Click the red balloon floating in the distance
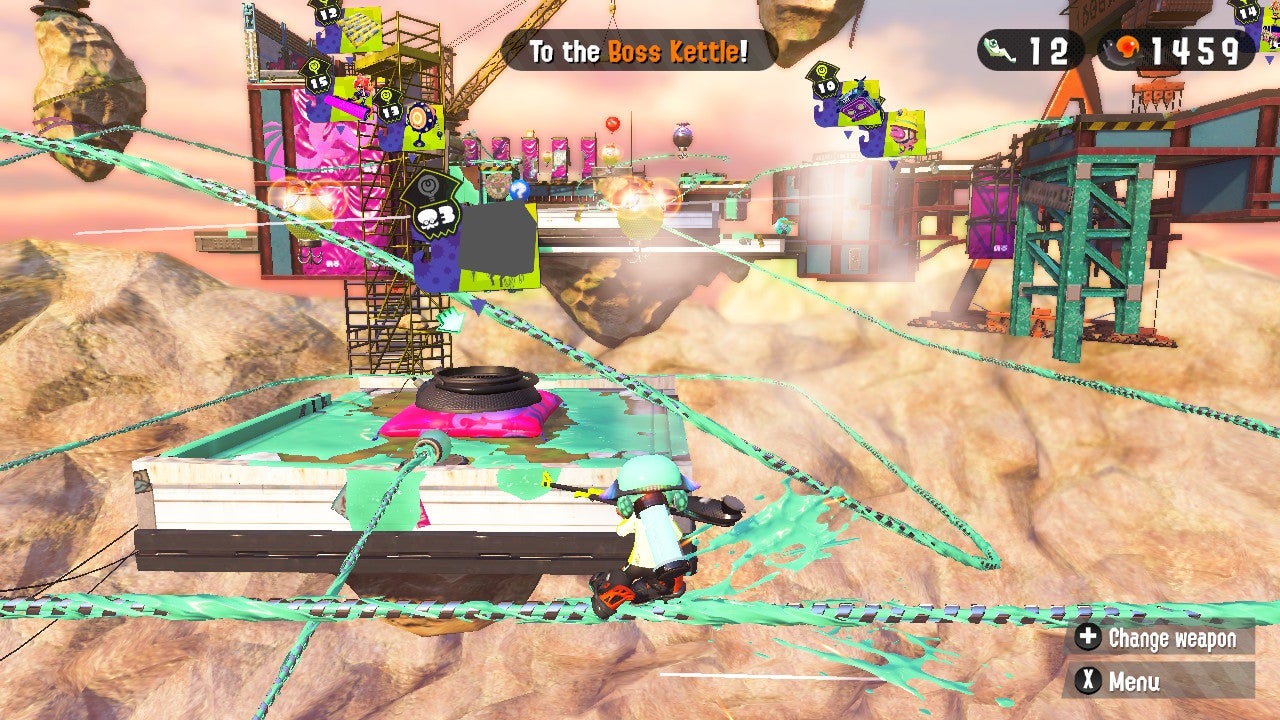Image resolution: width=1280 pixels, height=720 pixels. point(613,123)
